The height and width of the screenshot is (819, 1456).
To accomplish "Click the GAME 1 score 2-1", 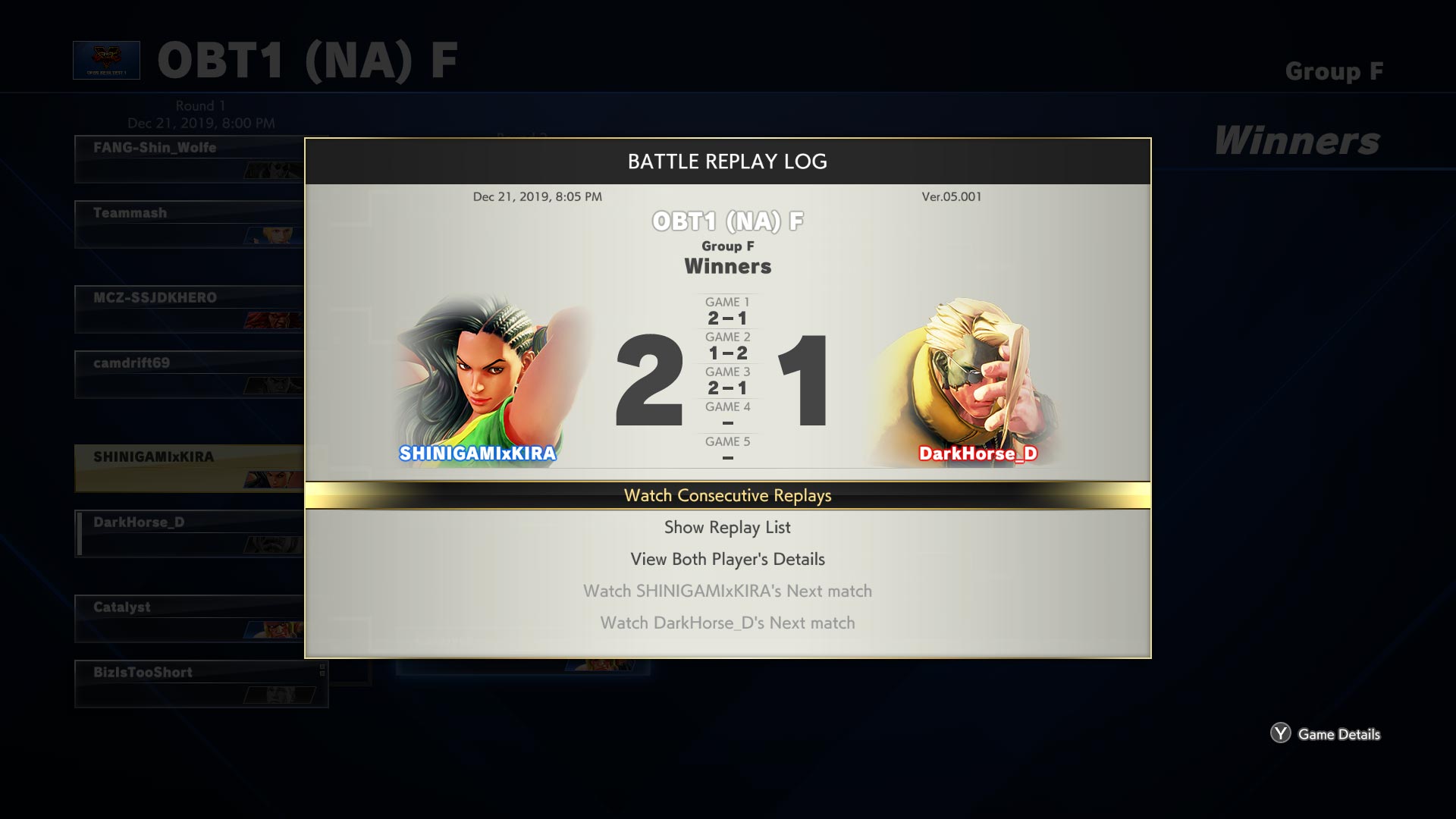I will (726, 317).
